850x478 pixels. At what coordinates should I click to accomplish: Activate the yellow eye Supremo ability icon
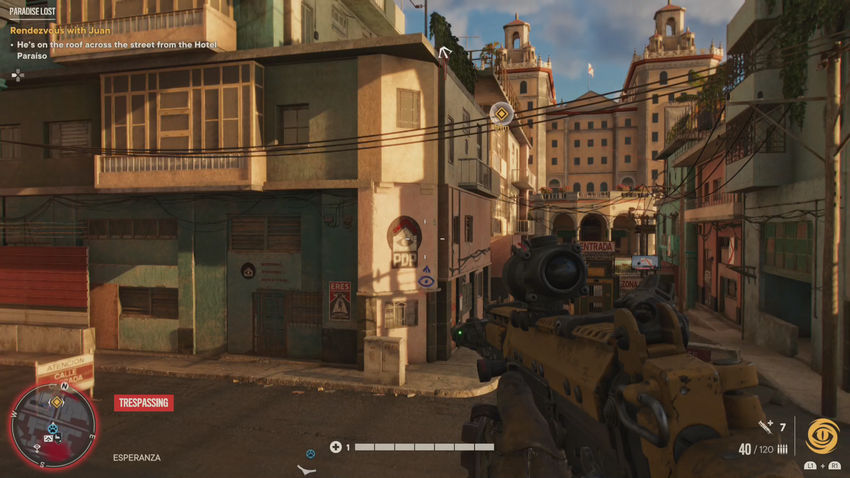pyautogui.click(x=823, y=436)
